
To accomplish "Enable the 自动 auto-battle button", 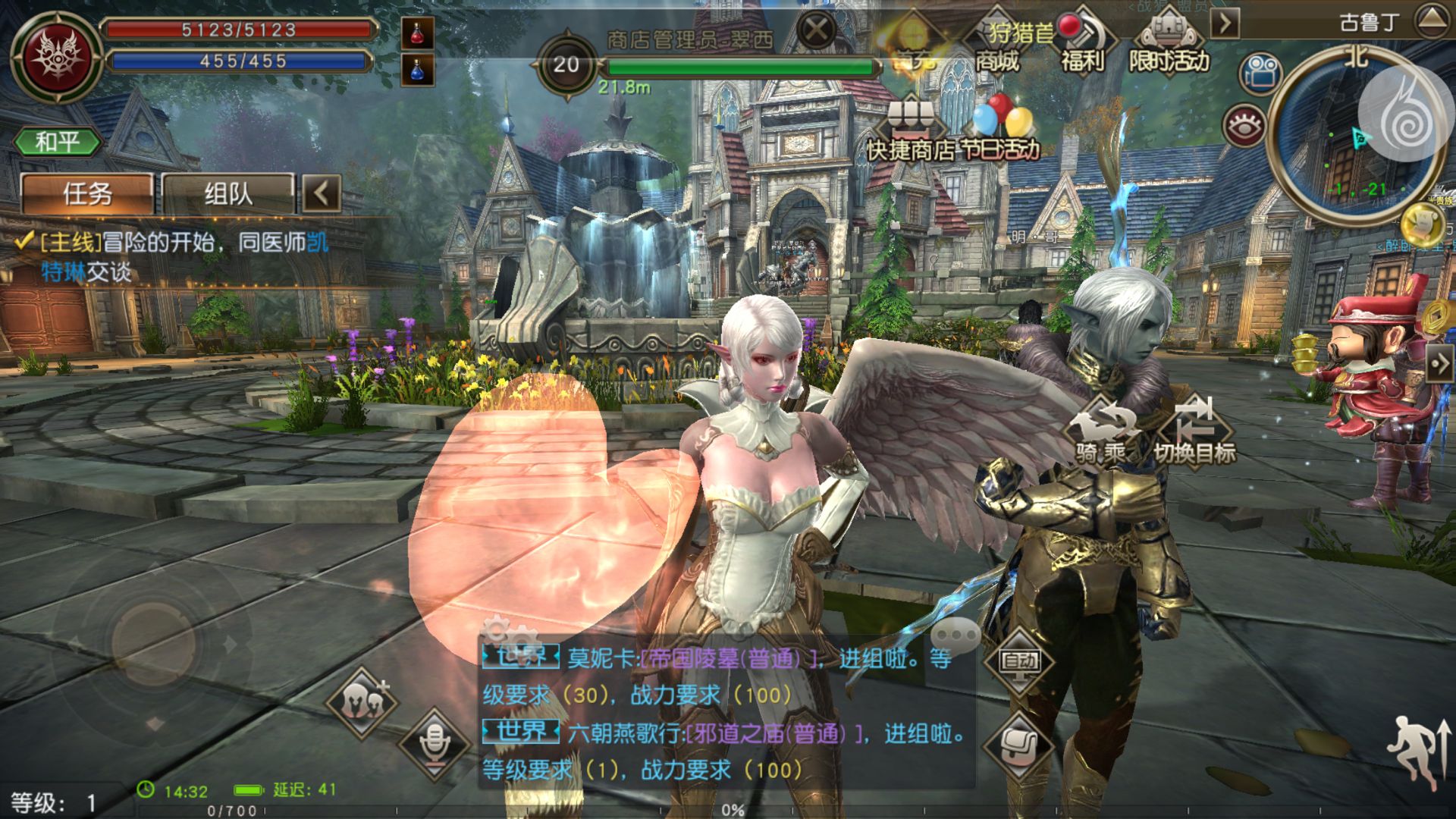I will point(1018,661).
